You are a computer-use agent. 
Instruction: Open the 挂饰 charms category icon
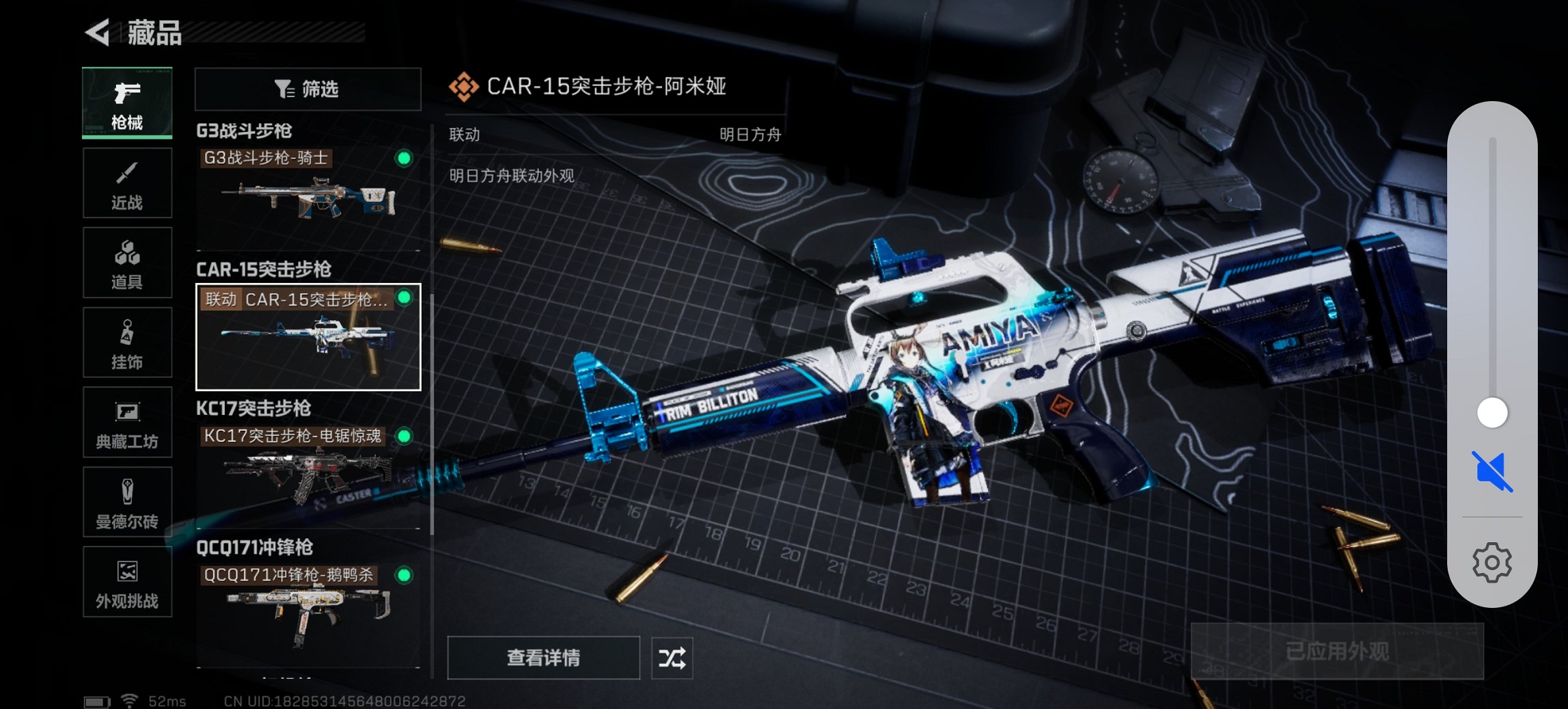127,343
